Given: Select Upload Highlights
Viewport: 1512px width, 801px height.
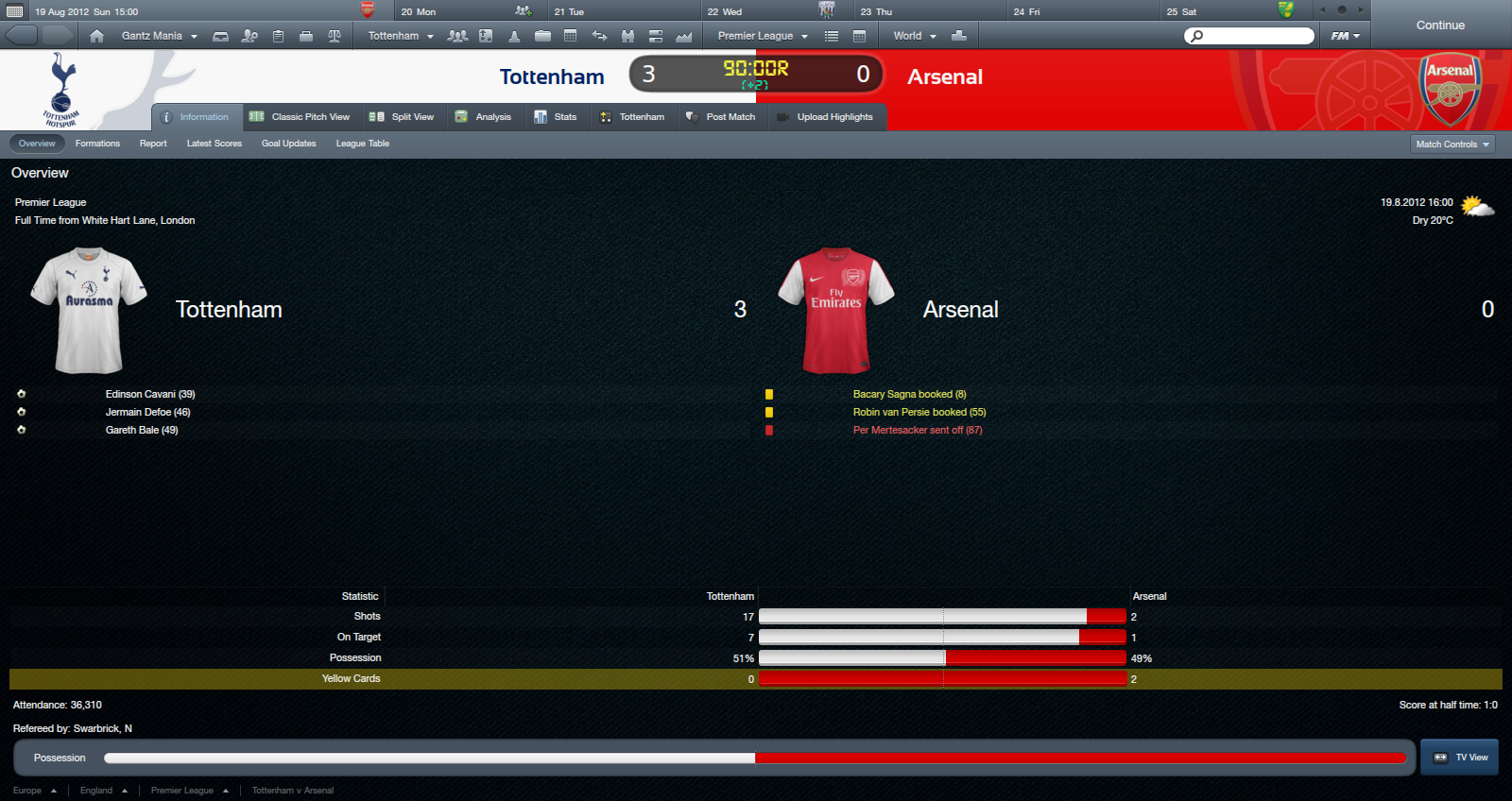Looking at the screenshot, I should pos(825,117).
